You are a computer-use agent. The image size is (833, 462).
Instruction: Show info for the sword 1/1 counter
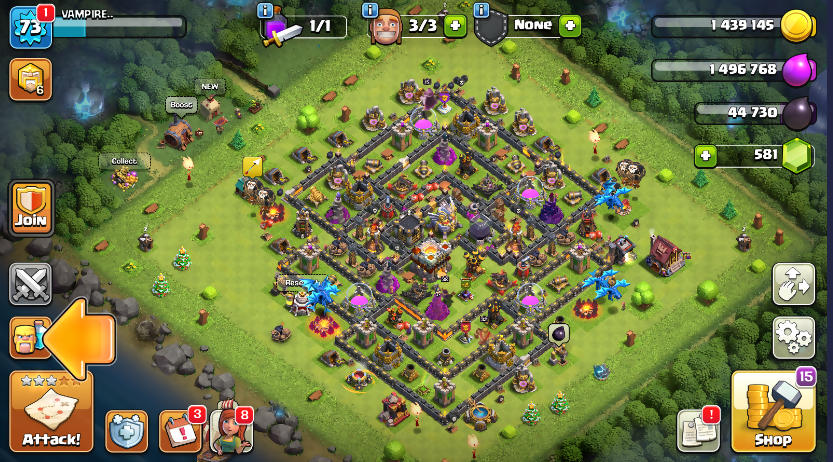[x=265, y=10]
